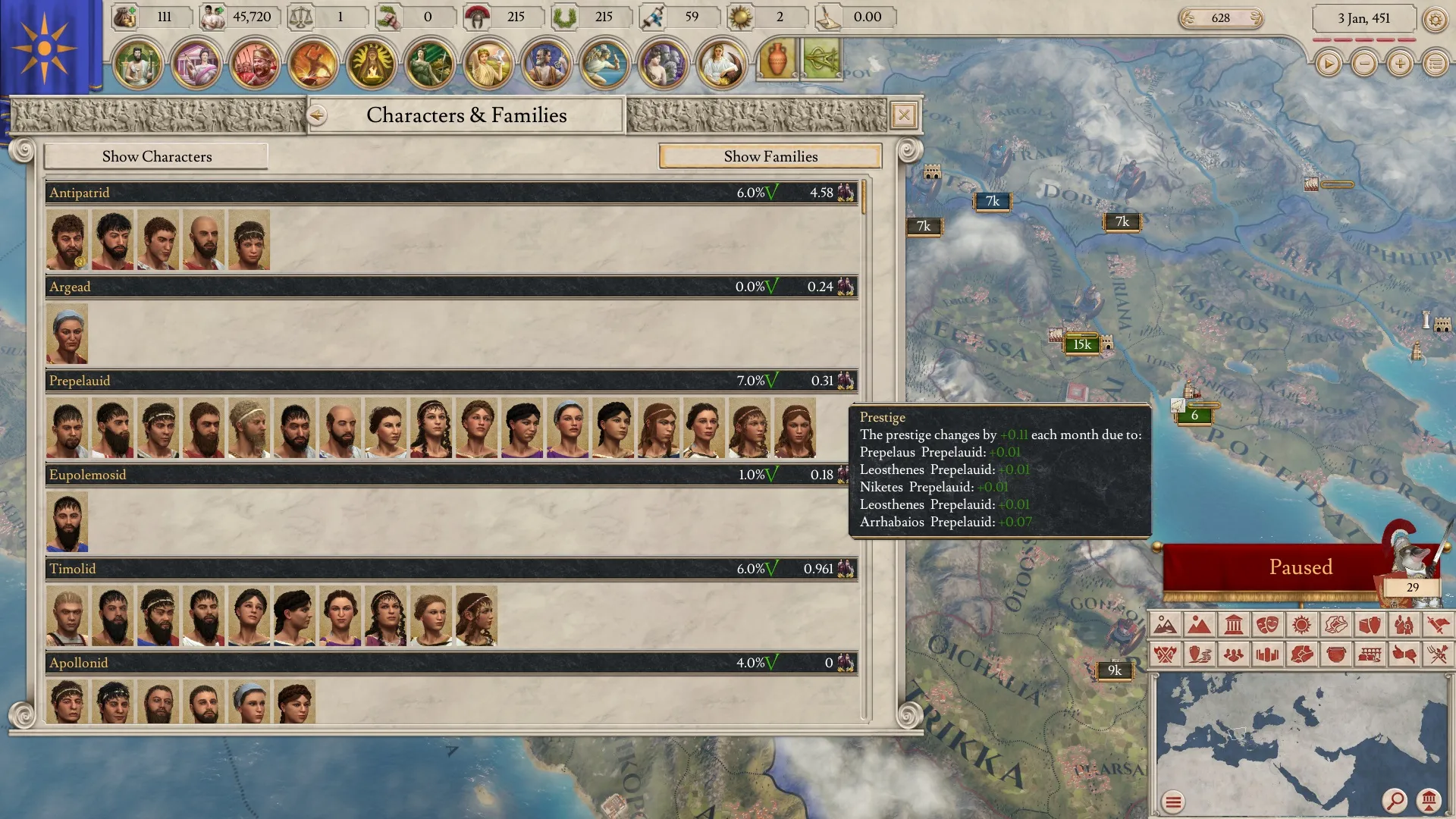Screen dimensions: 1456x819
Task: Unpause with the play speed button
Action: tap(1328, 64)
